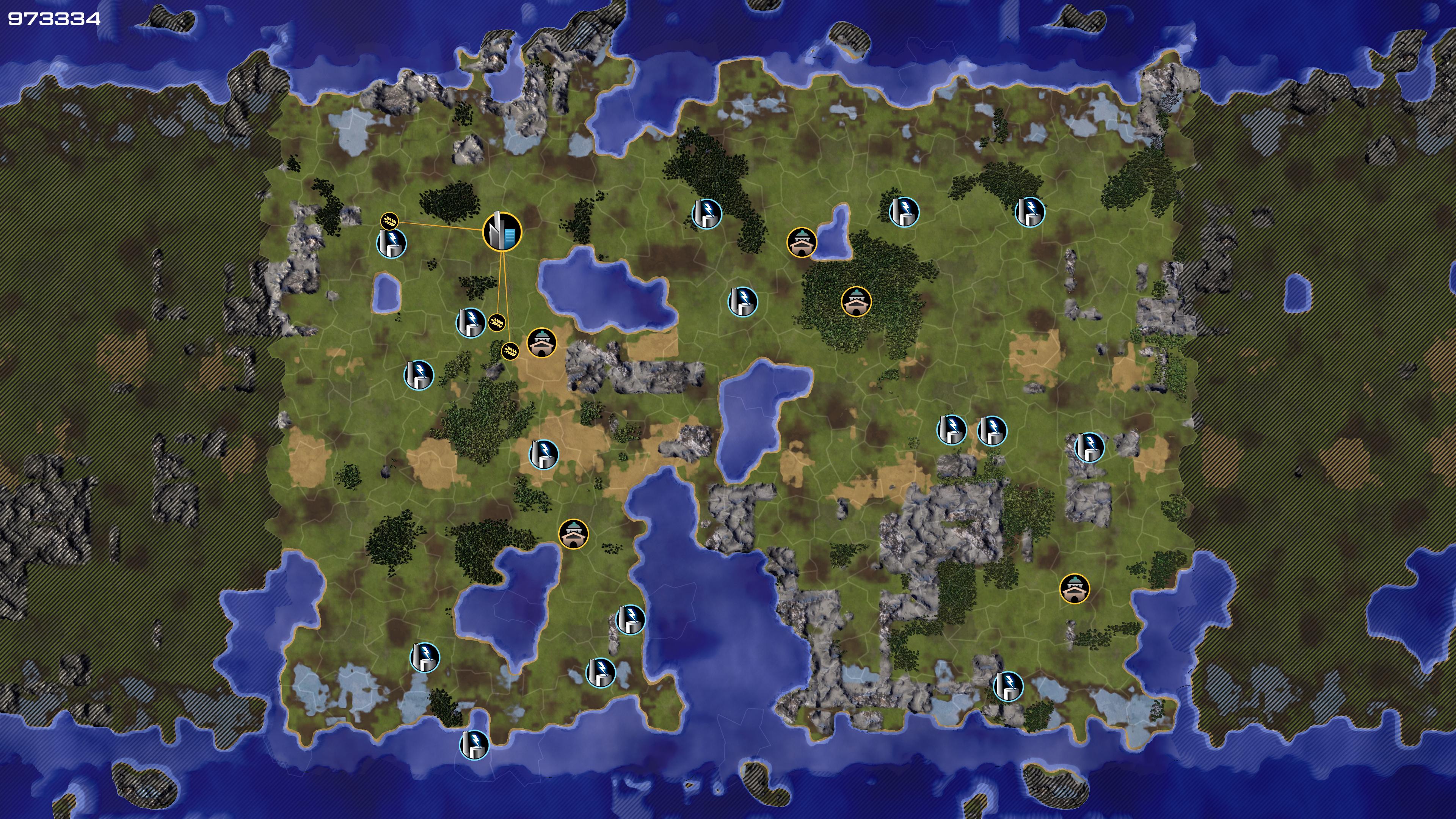Click the hut marker next to a wheat marker
Image resolution: width=1456 pixels, height=819 pixels.
[541, 343]
